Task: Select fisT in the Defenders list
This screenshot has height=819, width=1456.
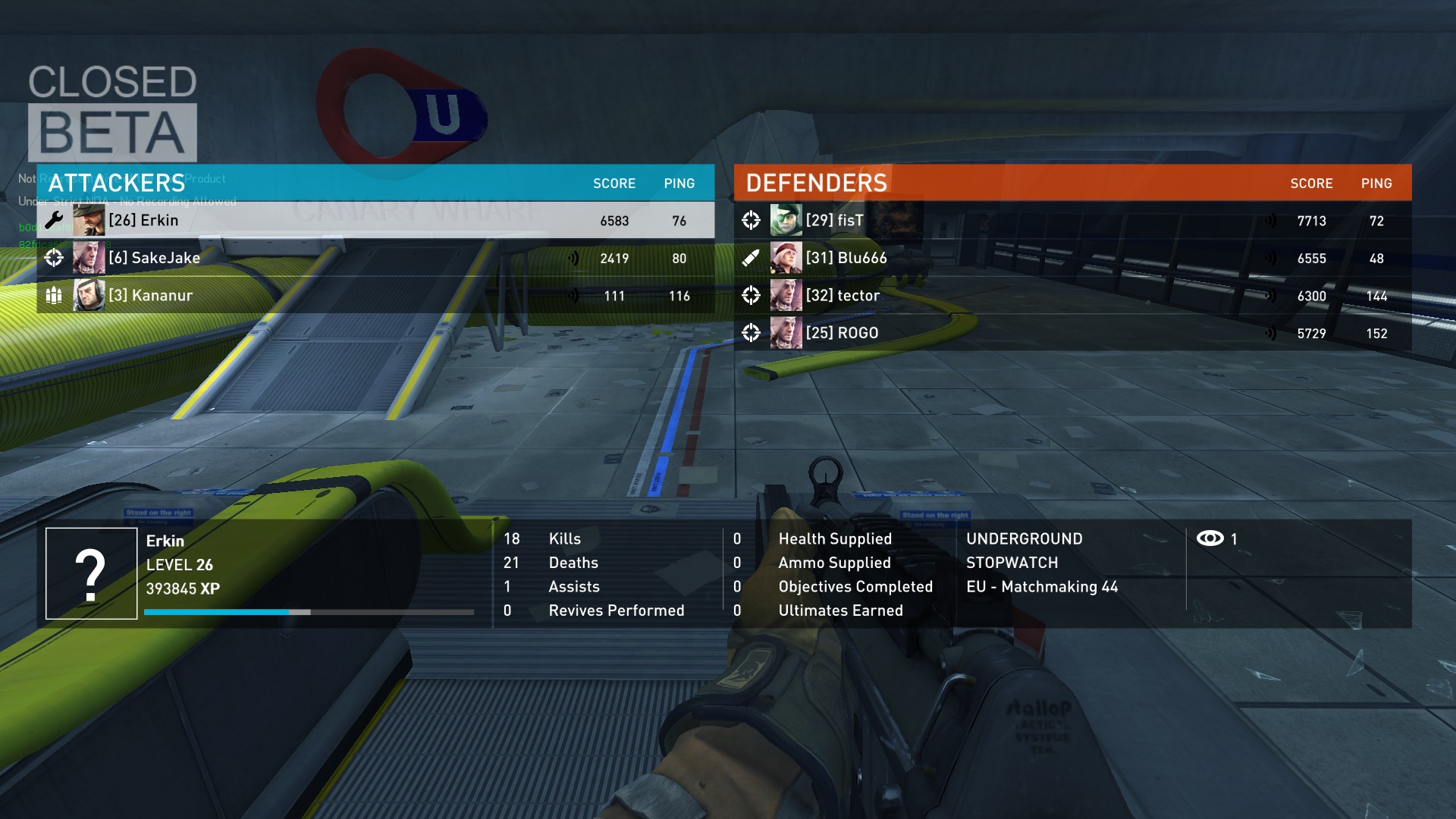Action: 1072,221
